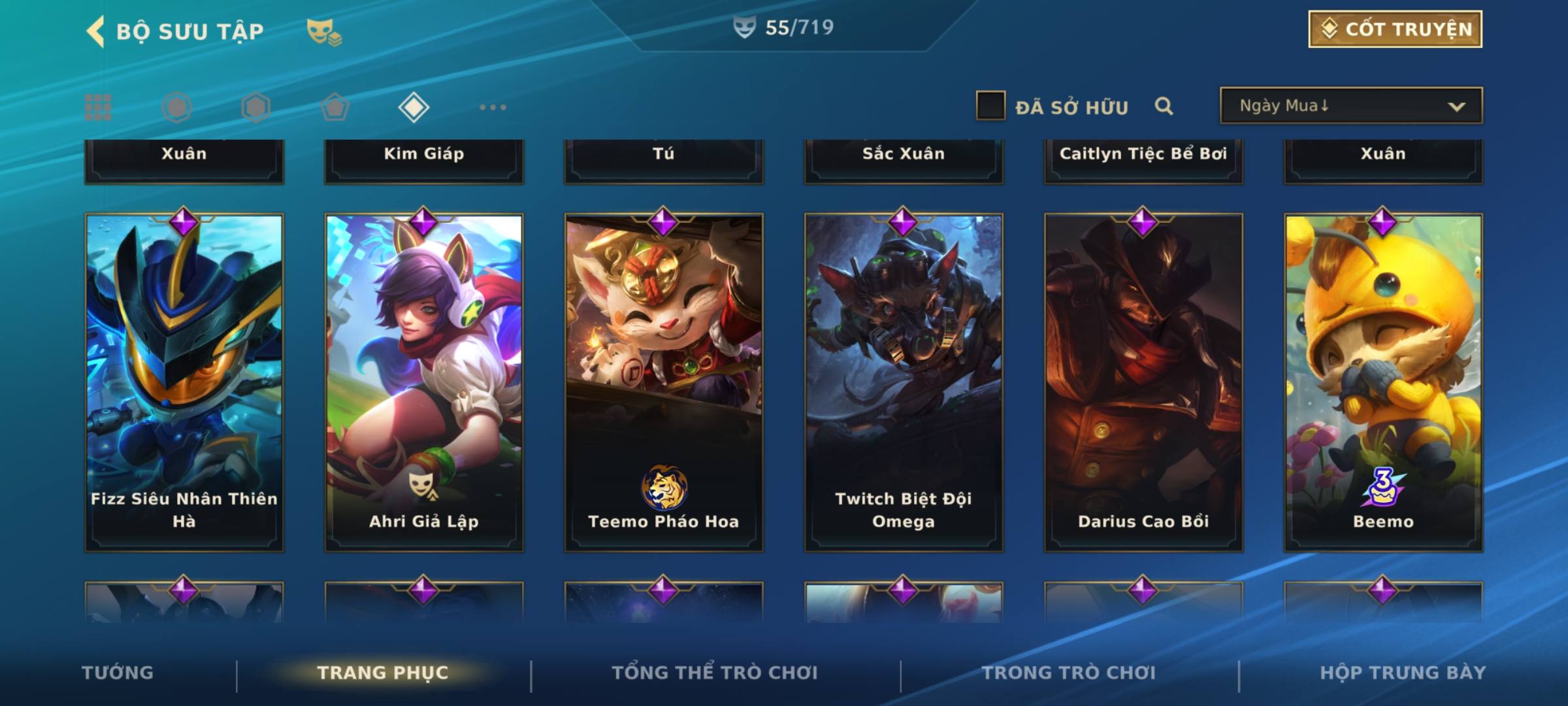Open the Trong Trò Chơi tab
This screenshot has width=1568, height=706.
tap(1069, 673)
